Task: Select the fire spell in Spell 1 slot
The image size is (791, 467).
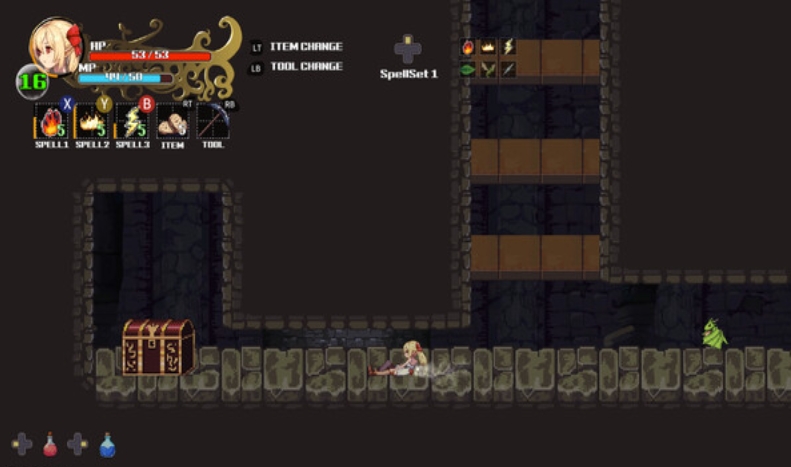Action: (50, 122)
